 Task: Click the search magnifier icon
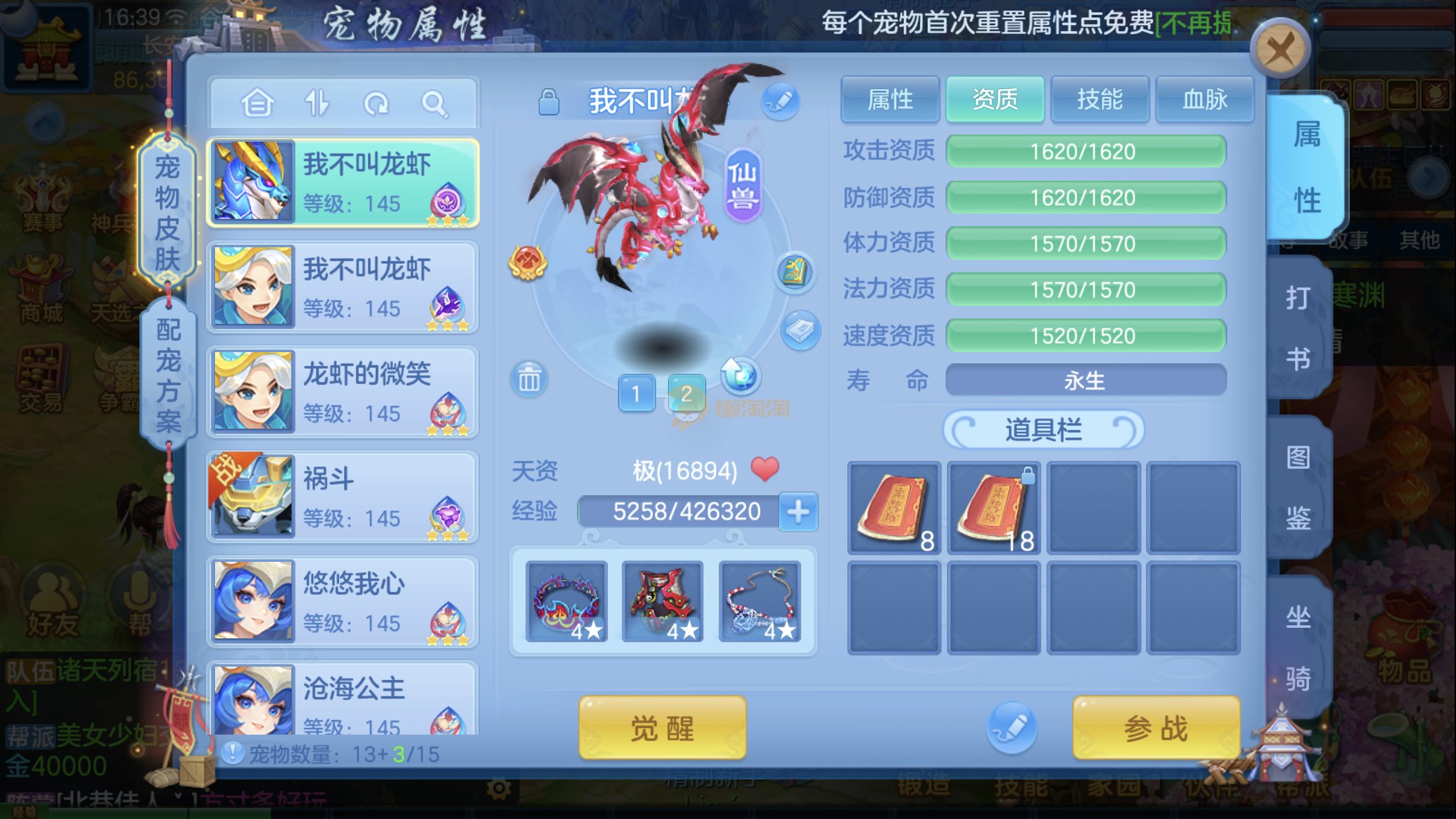(435, 104)
